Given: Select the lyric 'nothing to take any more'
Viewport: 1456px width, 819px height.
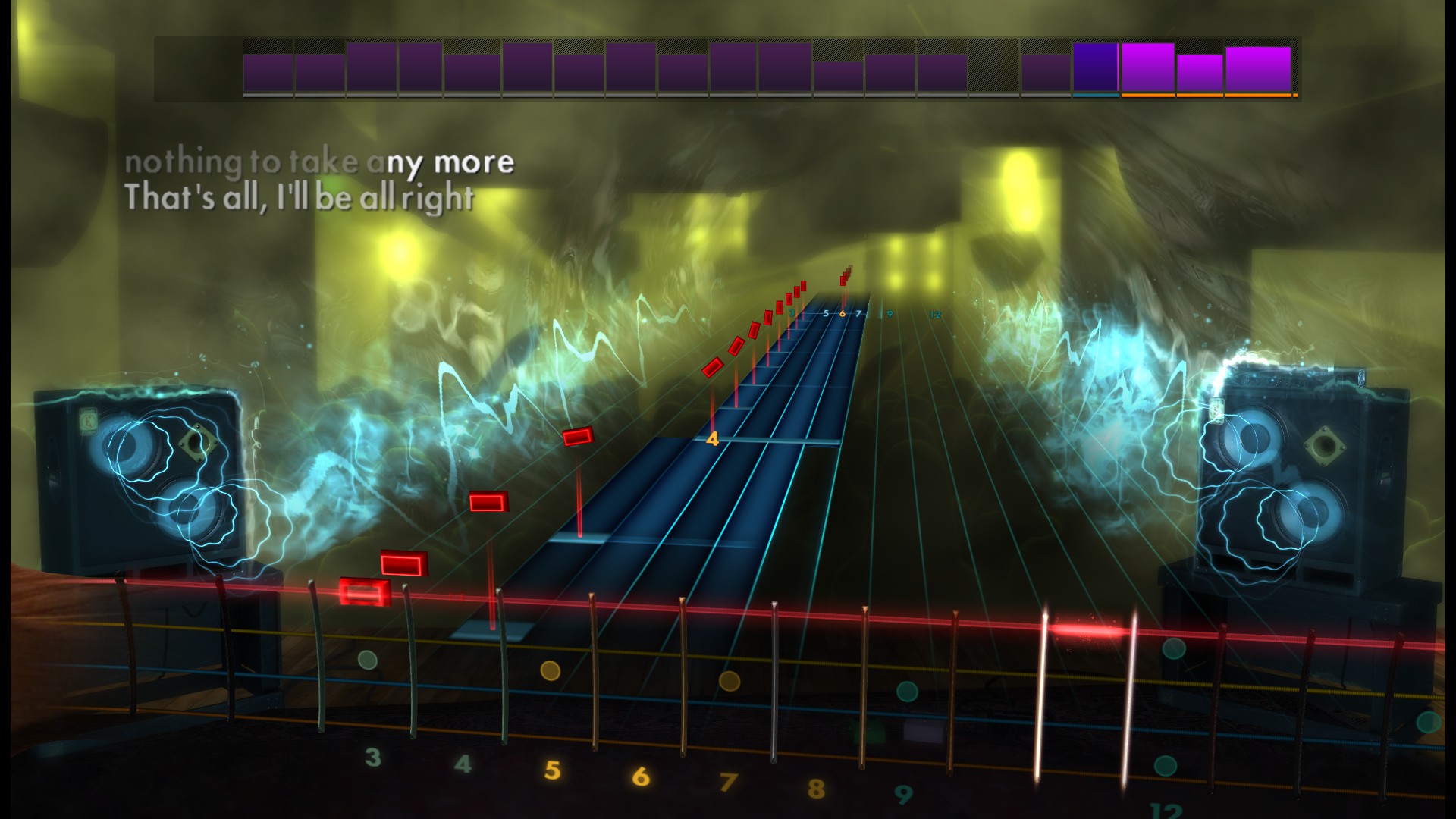Looking at the screenshot, I should point(322,162).
